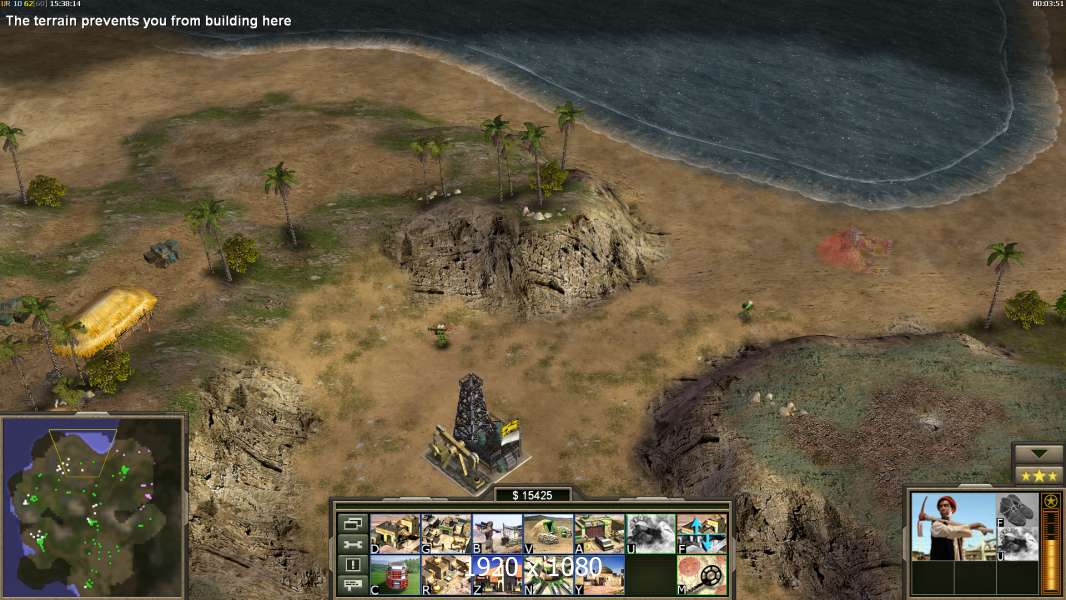This screenshot has height=600, width=1066.
Task: Click the grey smoke icon in build bar
Action: click(650, 534)
